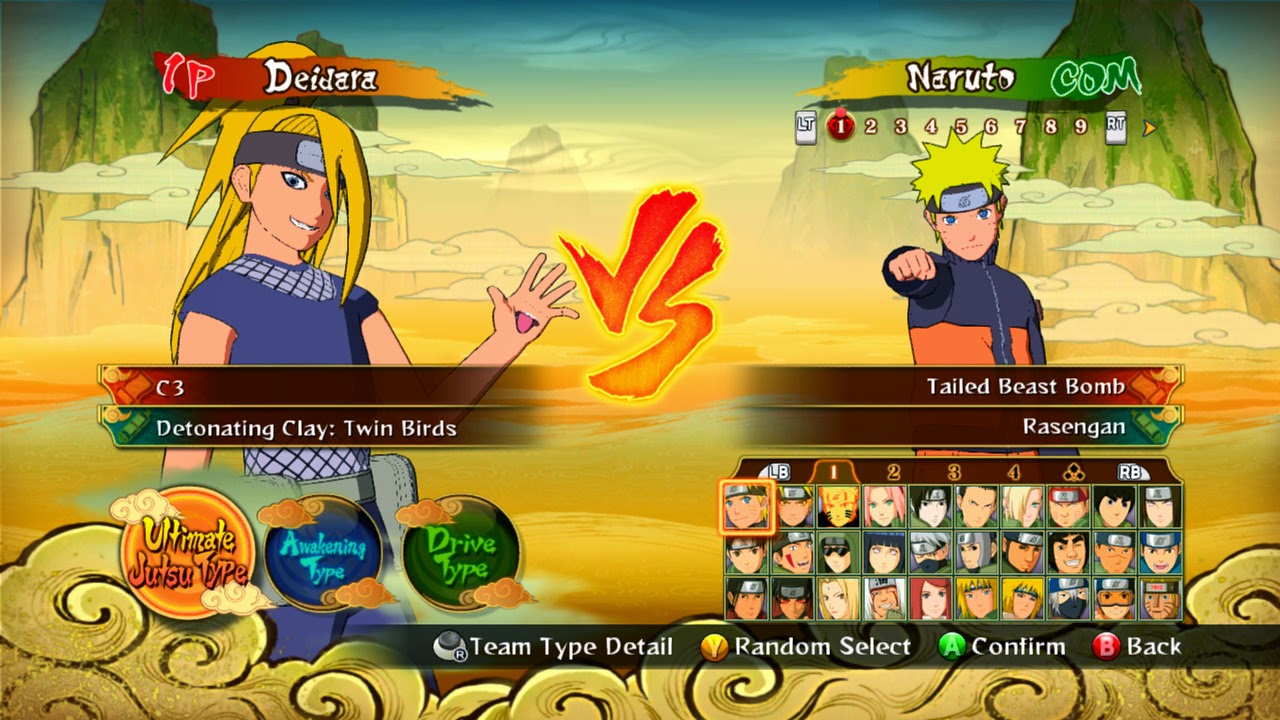Select costume number 2 for Naruto
The width and height of the screenshot is (1280, 720).
[870, 127]
